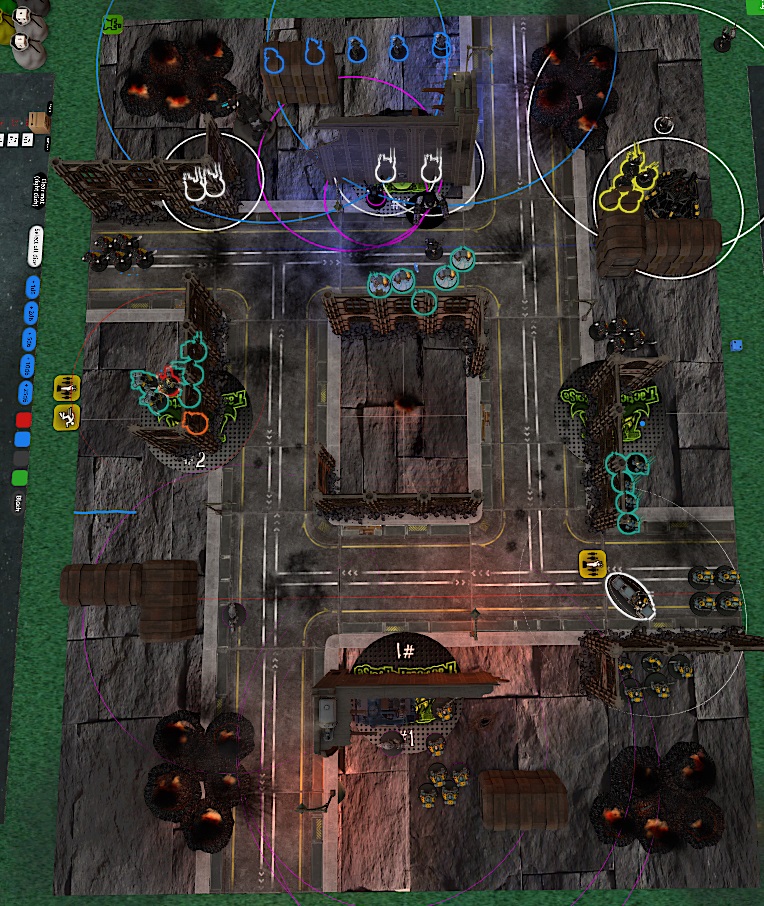The width and height of the screenshot is (764, 906).
Task: Select the blue color swatch
Action: click(x=24, y=439)
